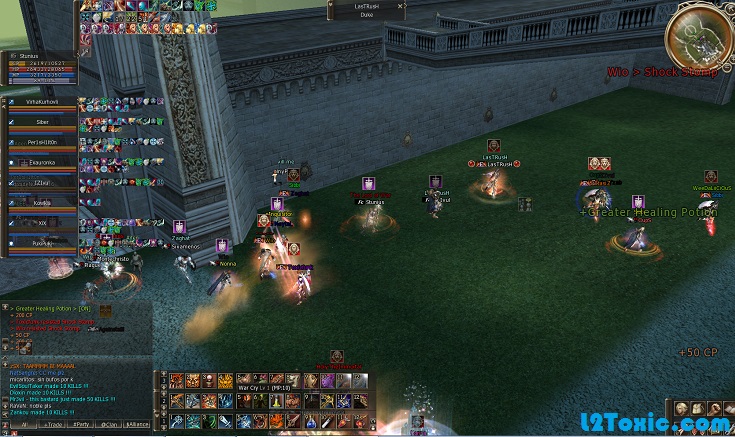Viewport: 735px width, 437px height.
Task: Target party member Siber
Action: pyautogui.click(x=42, y=121)
